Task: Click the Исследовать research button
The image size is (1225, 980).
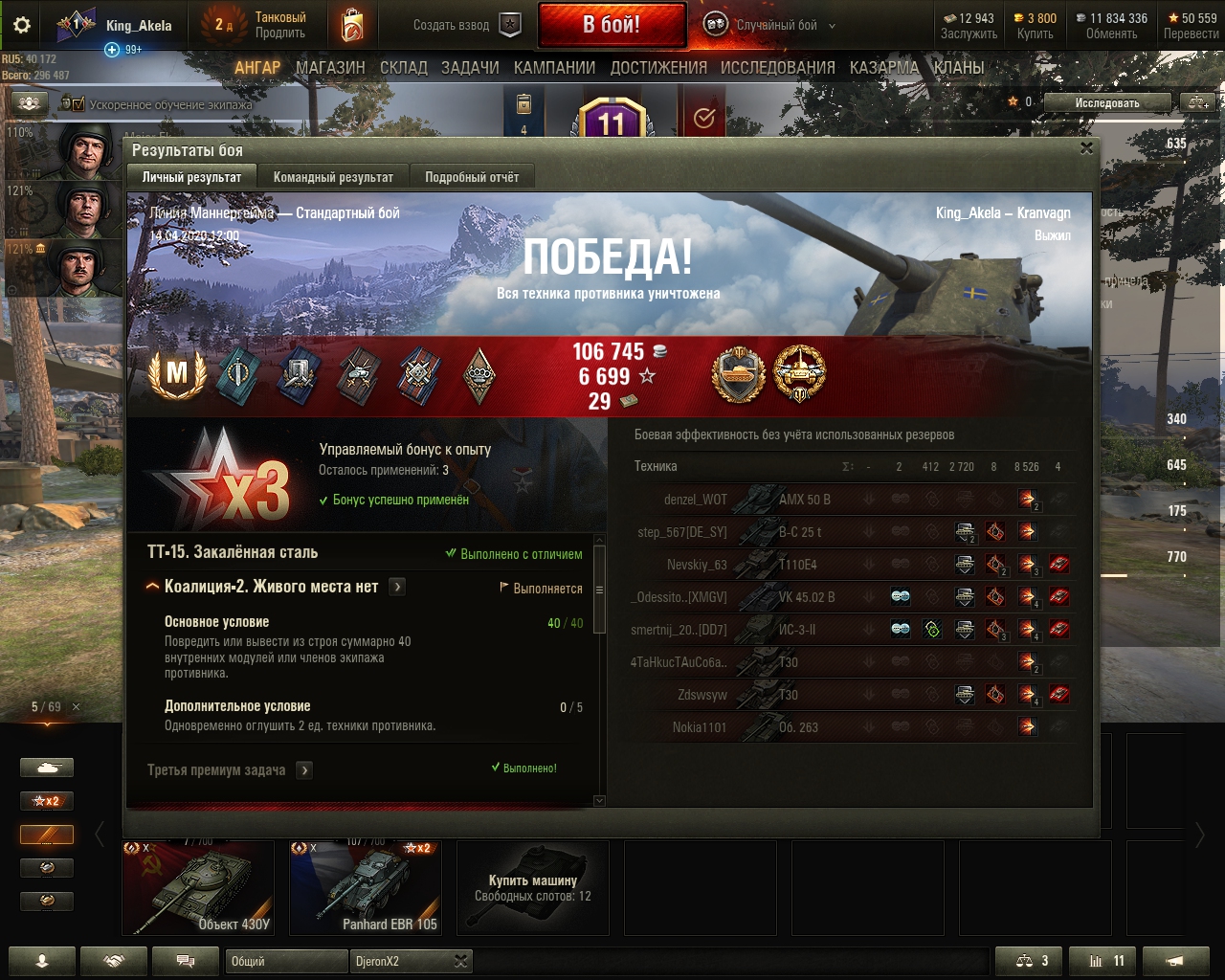Action: pos(1106,102)
